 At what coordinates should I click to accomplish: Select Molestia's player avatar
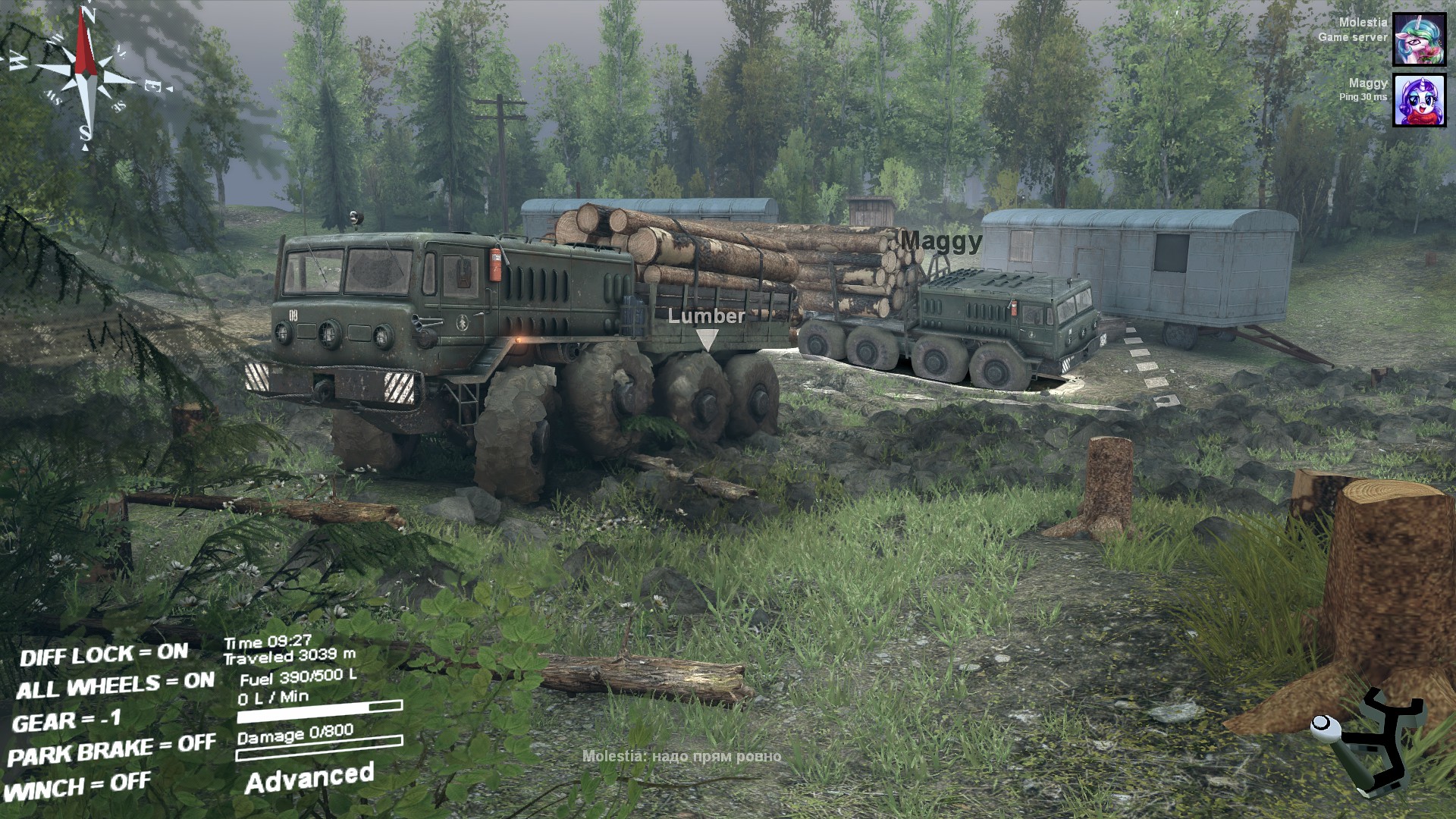[x=1419, y=39]
